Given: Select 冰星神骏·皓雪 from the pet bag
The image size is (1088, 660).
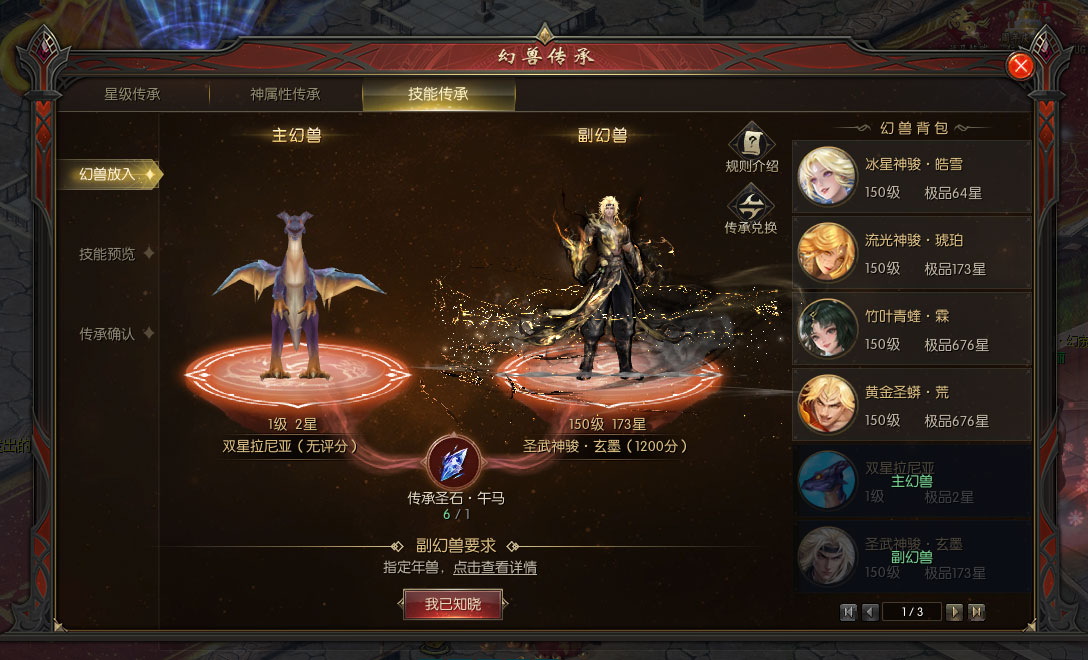Looking at the screenshot, I should (x=911, y=177).
